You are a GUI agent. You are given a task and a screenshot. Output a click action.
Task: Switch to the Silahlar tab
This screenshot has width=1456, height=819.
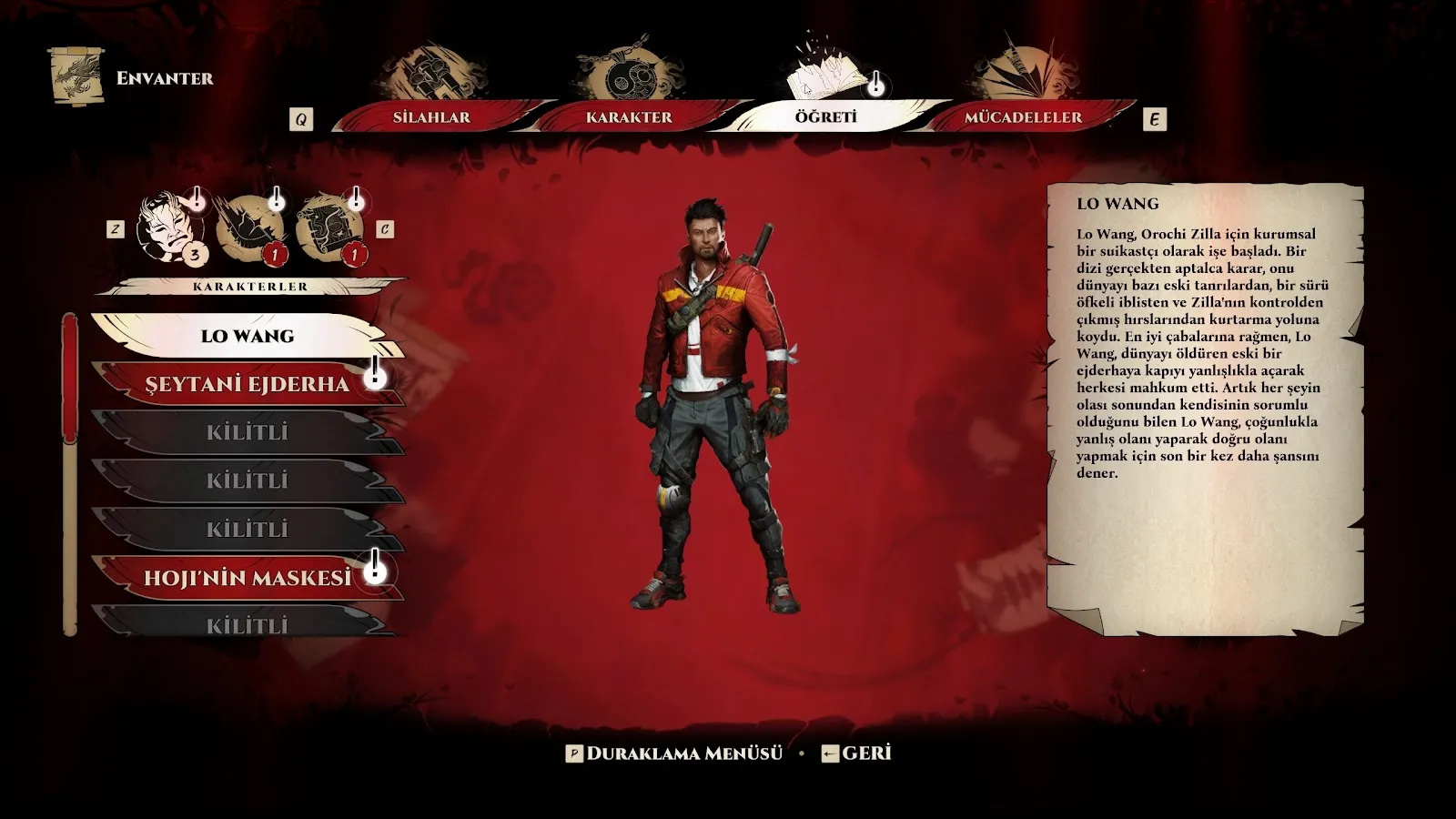point(431,117)
